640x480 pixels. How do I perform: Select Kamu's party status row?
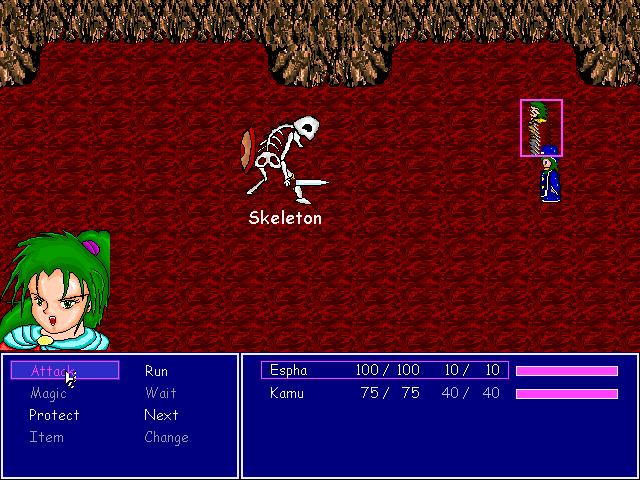point(385,393)
